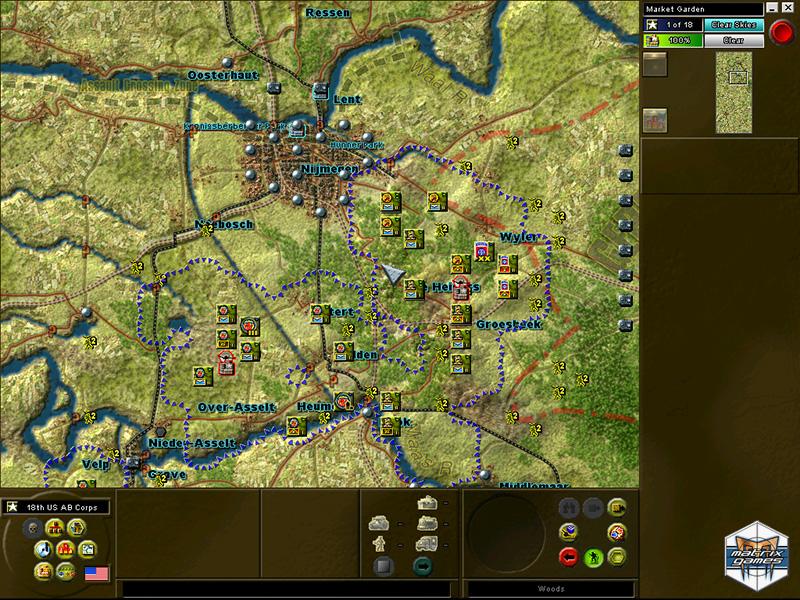Click the grey skull icon button
Screen dimensions: 800x600
[x=32, y=528]
